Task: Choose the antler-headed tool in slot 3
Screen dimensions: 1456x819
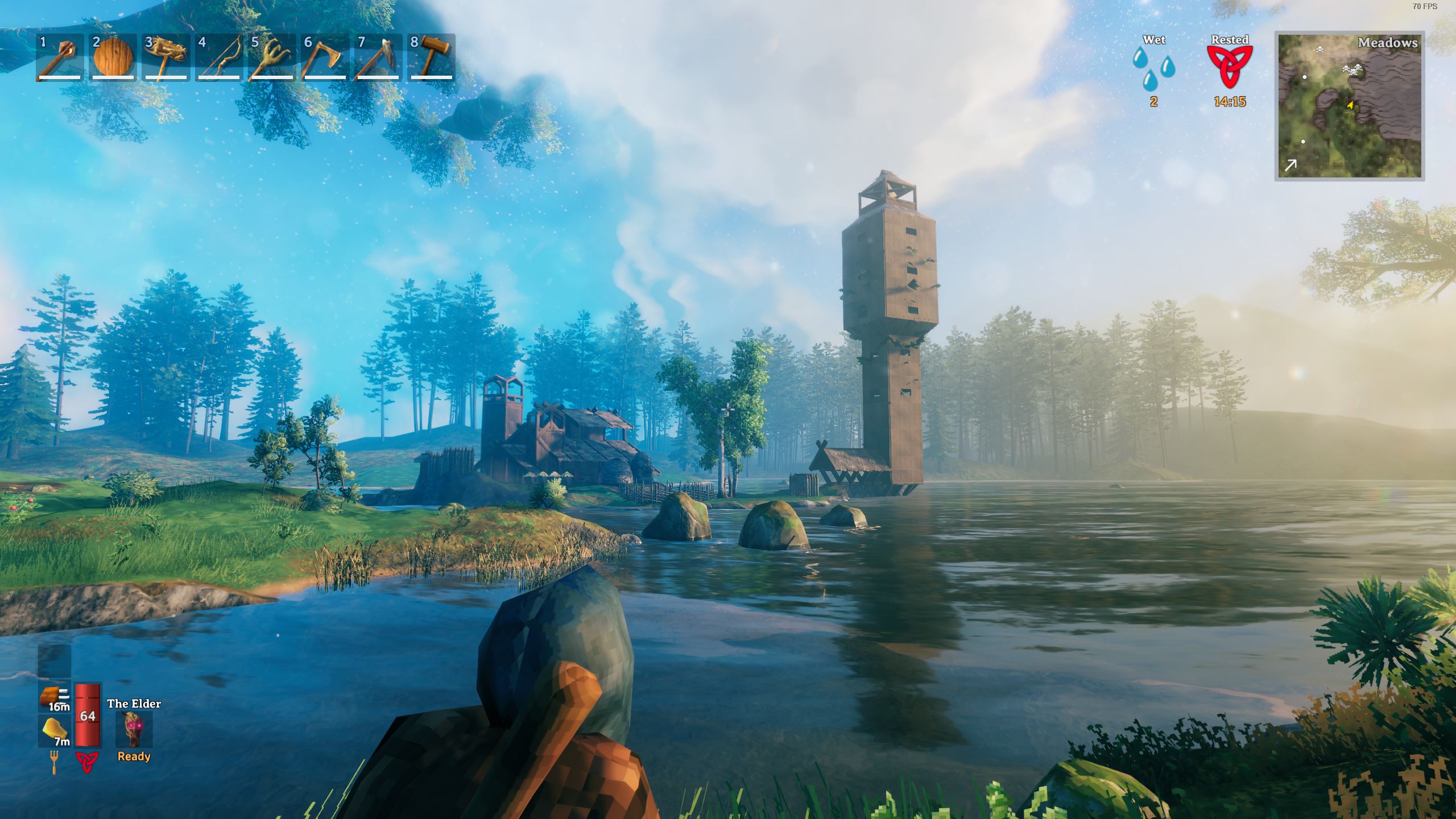Action: pyautogui.click(x=166, y=57)
